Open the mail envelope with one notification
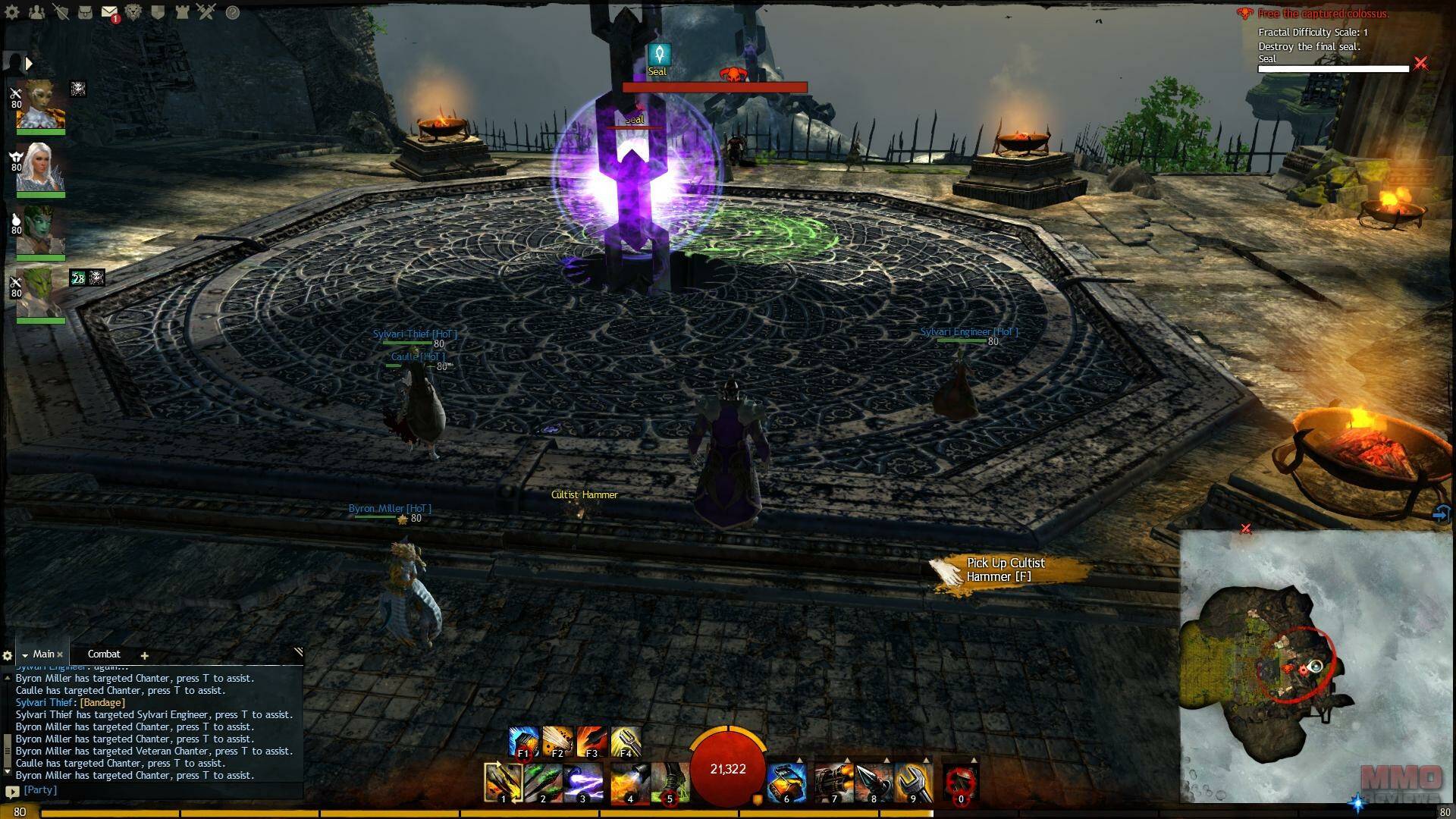1456x819 pixels. (x=109, y=12)
